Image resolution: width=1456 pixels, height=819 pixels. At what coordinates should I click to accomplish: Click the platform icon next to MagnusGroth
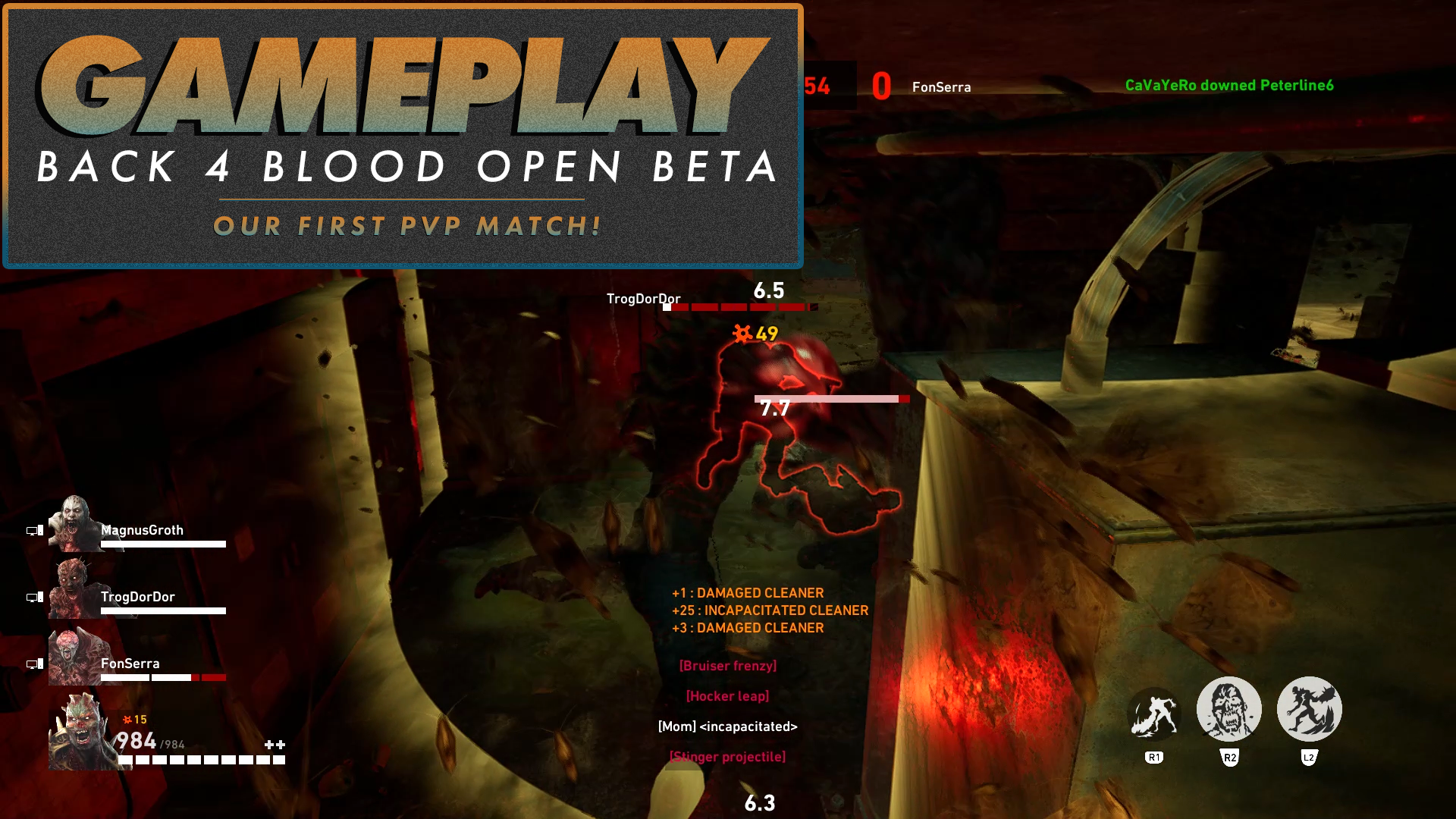click(x=33, y=531)
